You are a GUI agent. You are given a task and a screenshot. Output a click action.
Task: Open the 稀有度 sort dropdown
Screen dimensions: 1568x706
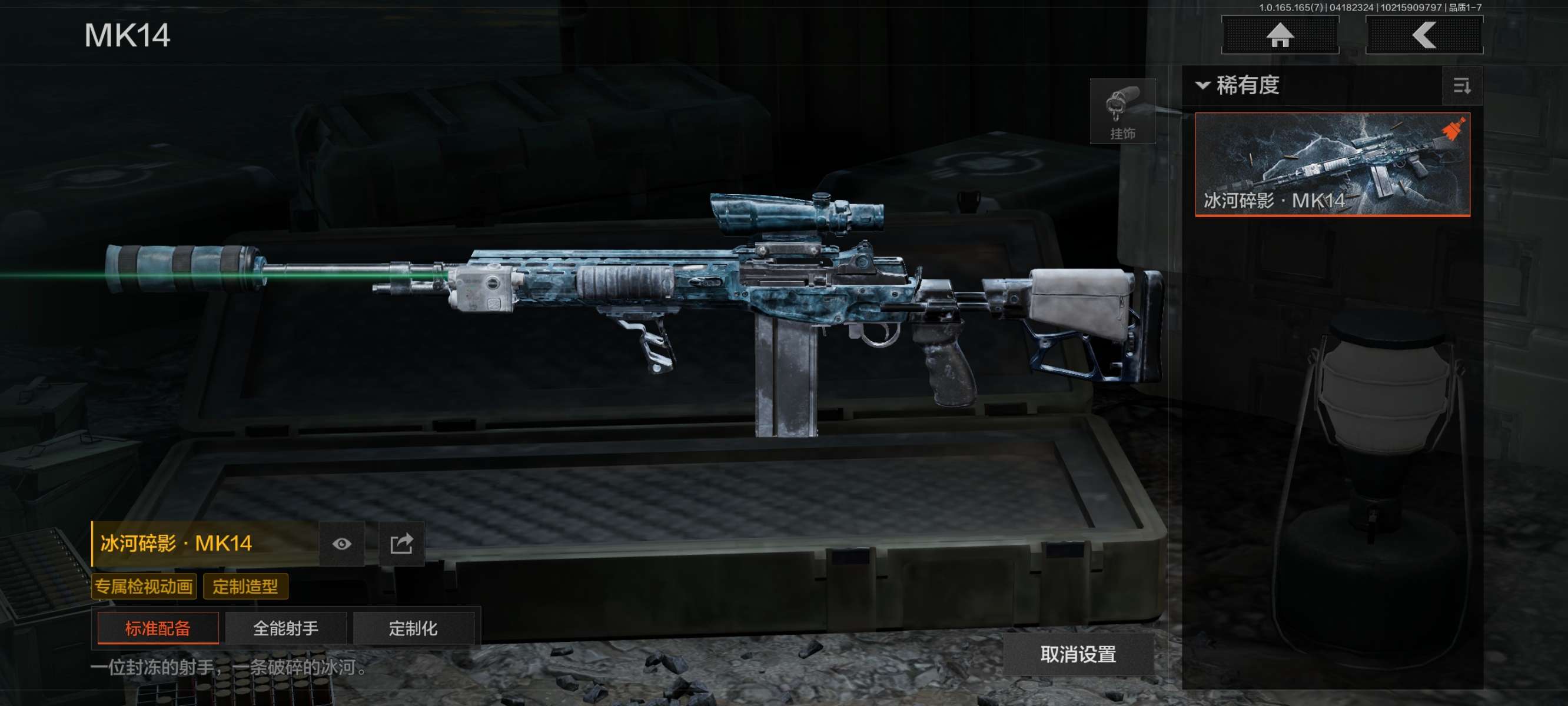pyautogui.click(x=1239, y=85)
